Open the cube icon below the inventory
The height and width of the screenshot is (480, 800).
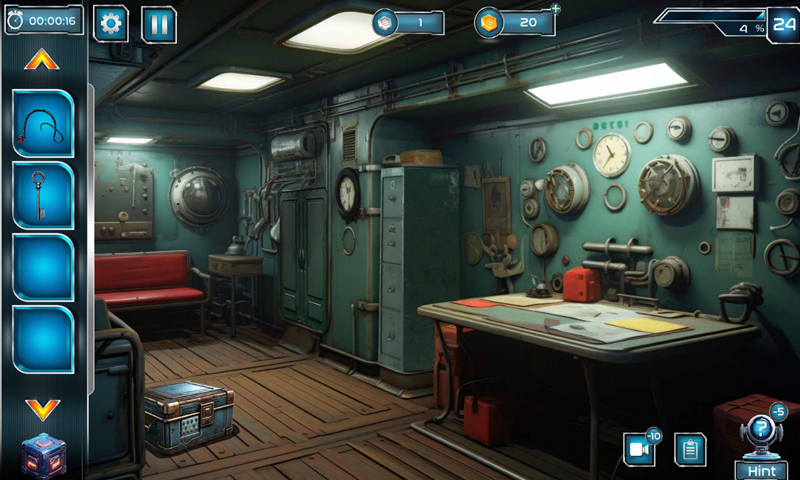(43, 455)
